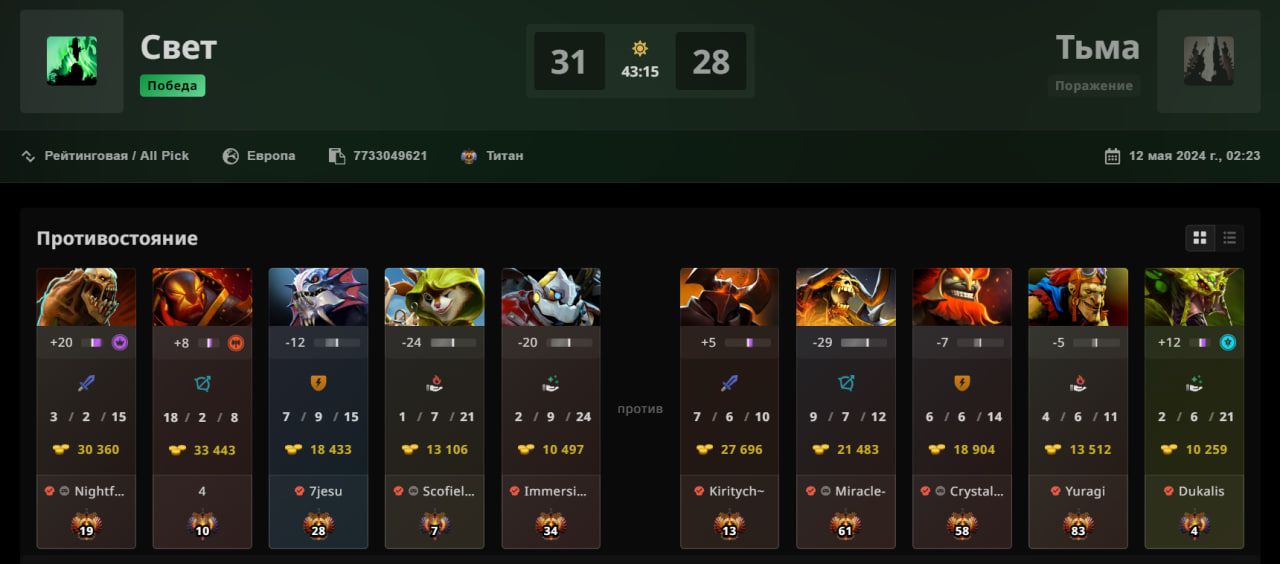Switch to the list view layout
The width and height of the screenshot is (1280, 564).
tap(1229, 238)
